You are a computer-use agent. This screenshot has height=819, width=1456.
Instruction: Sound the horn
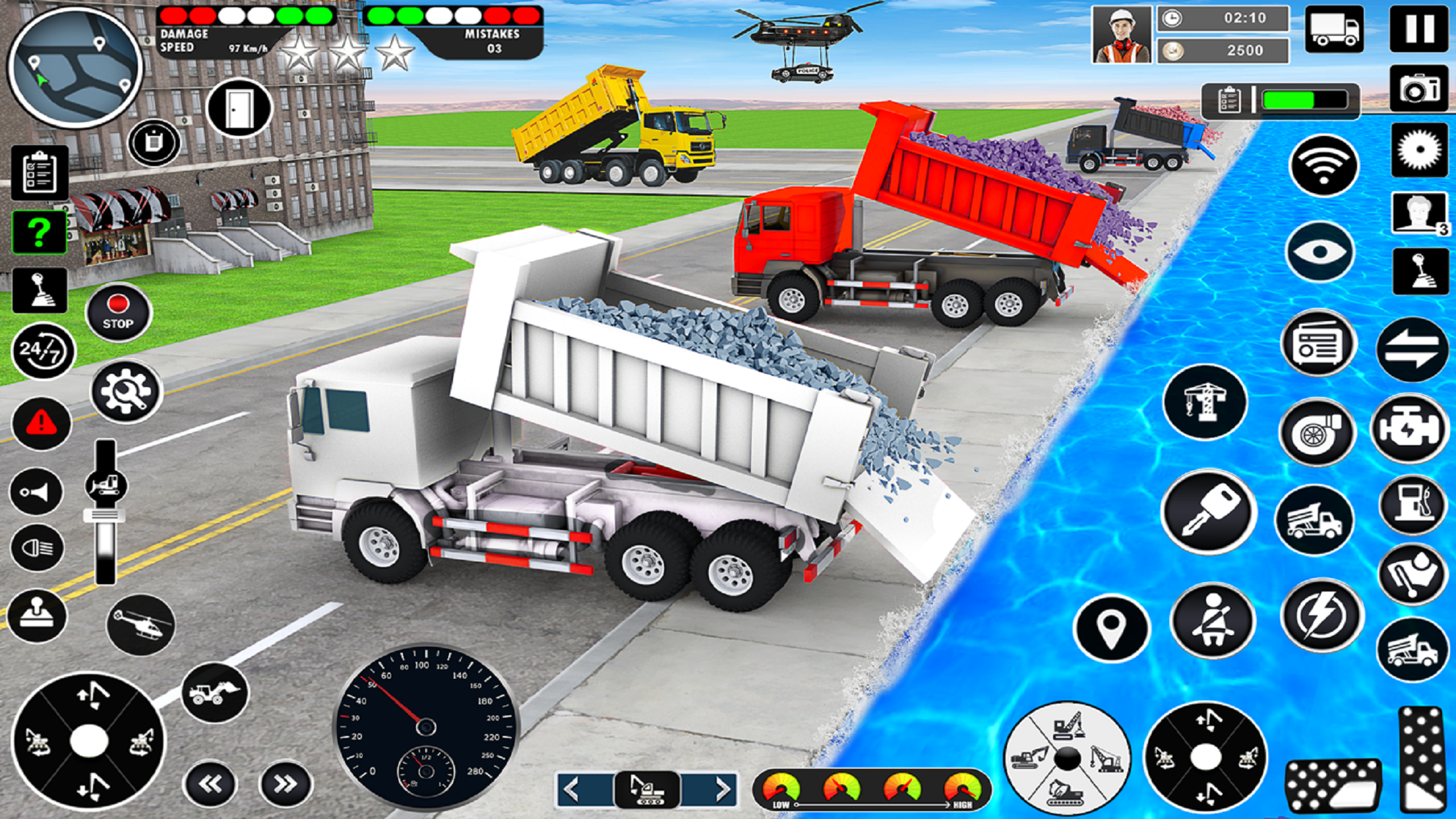(37, 492)
